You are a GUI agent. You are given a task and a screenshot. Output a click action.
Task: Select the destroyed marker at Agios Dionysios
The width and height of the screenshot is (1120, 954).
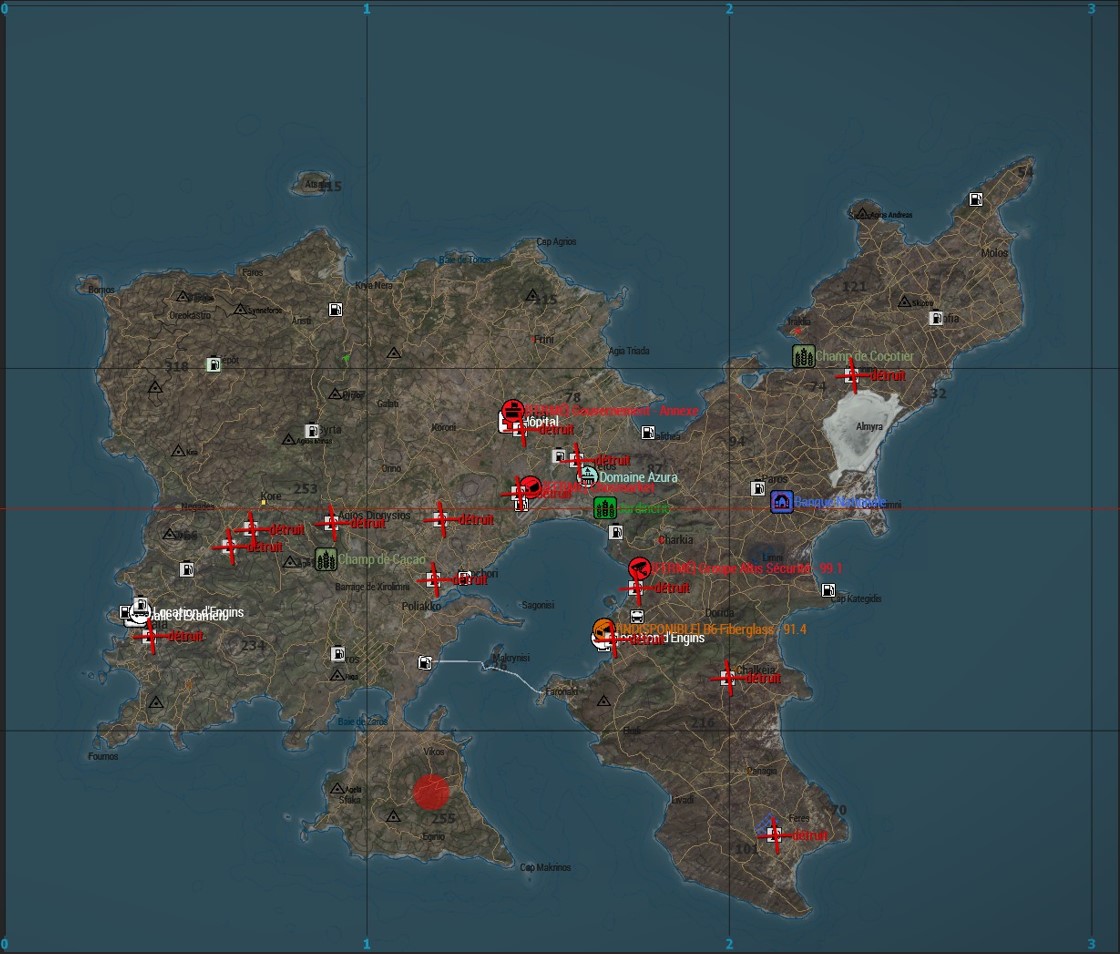(331, 522)
